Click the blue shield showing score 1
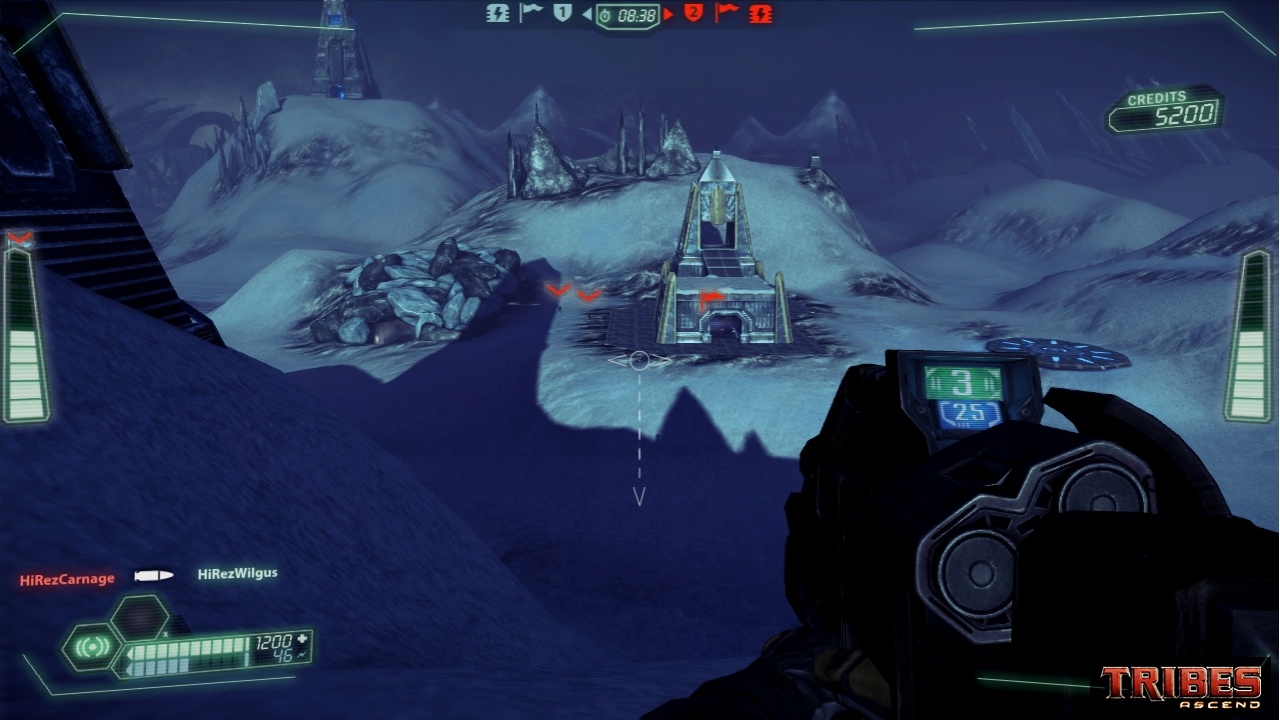Viewport: 1280px width, 720px height. tap(561, 15)
